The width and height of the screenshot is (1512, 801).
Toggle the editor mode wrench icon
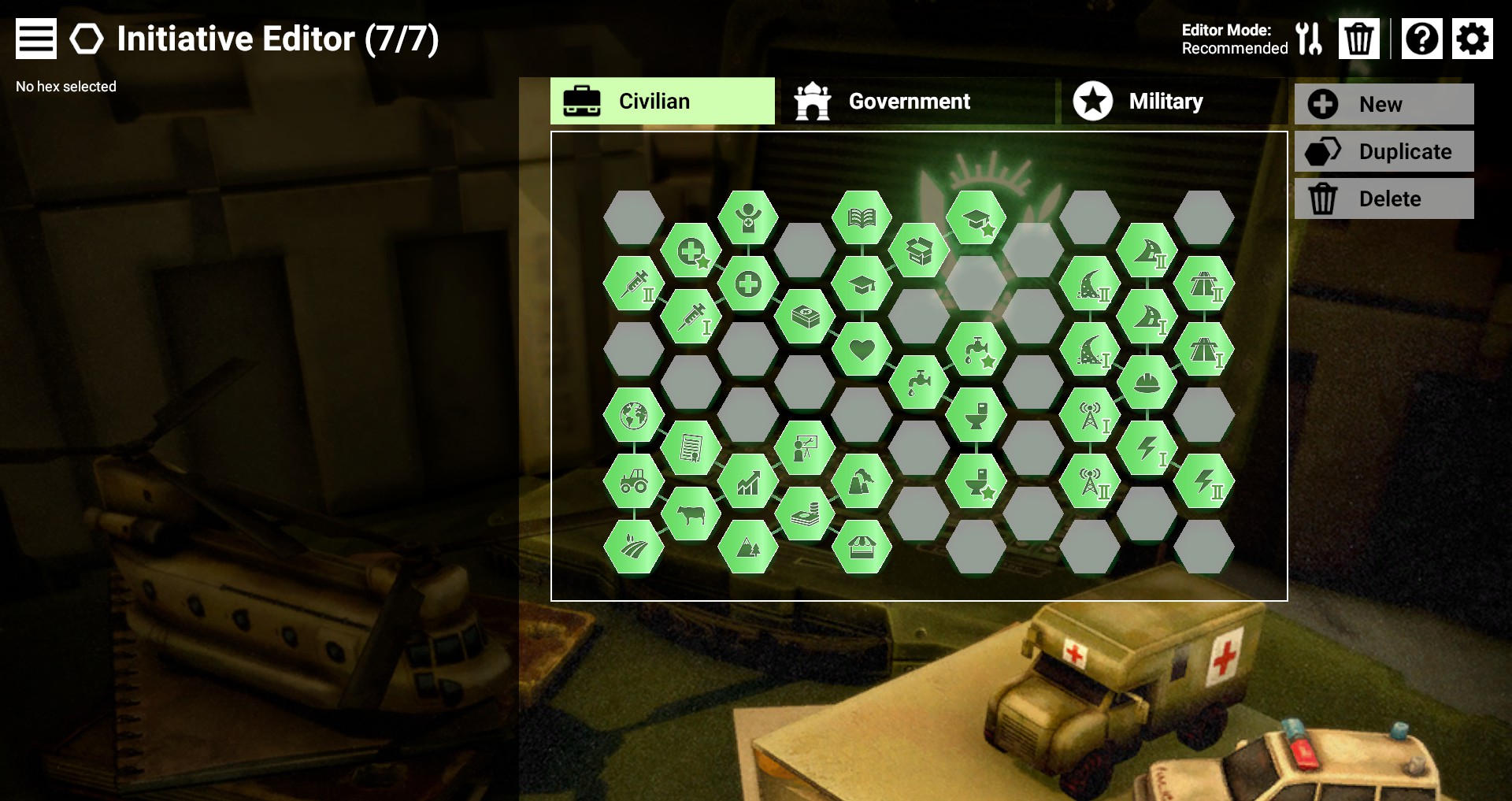[1308, 39]
